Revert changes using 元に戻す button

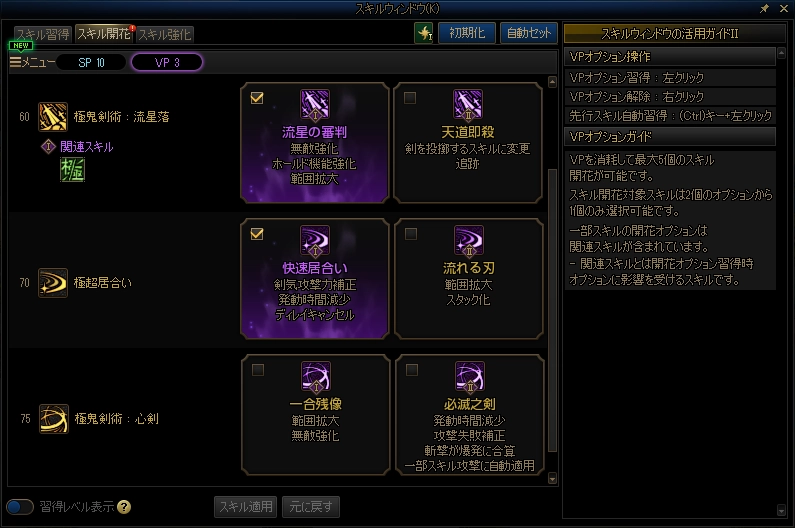point(311,506)
